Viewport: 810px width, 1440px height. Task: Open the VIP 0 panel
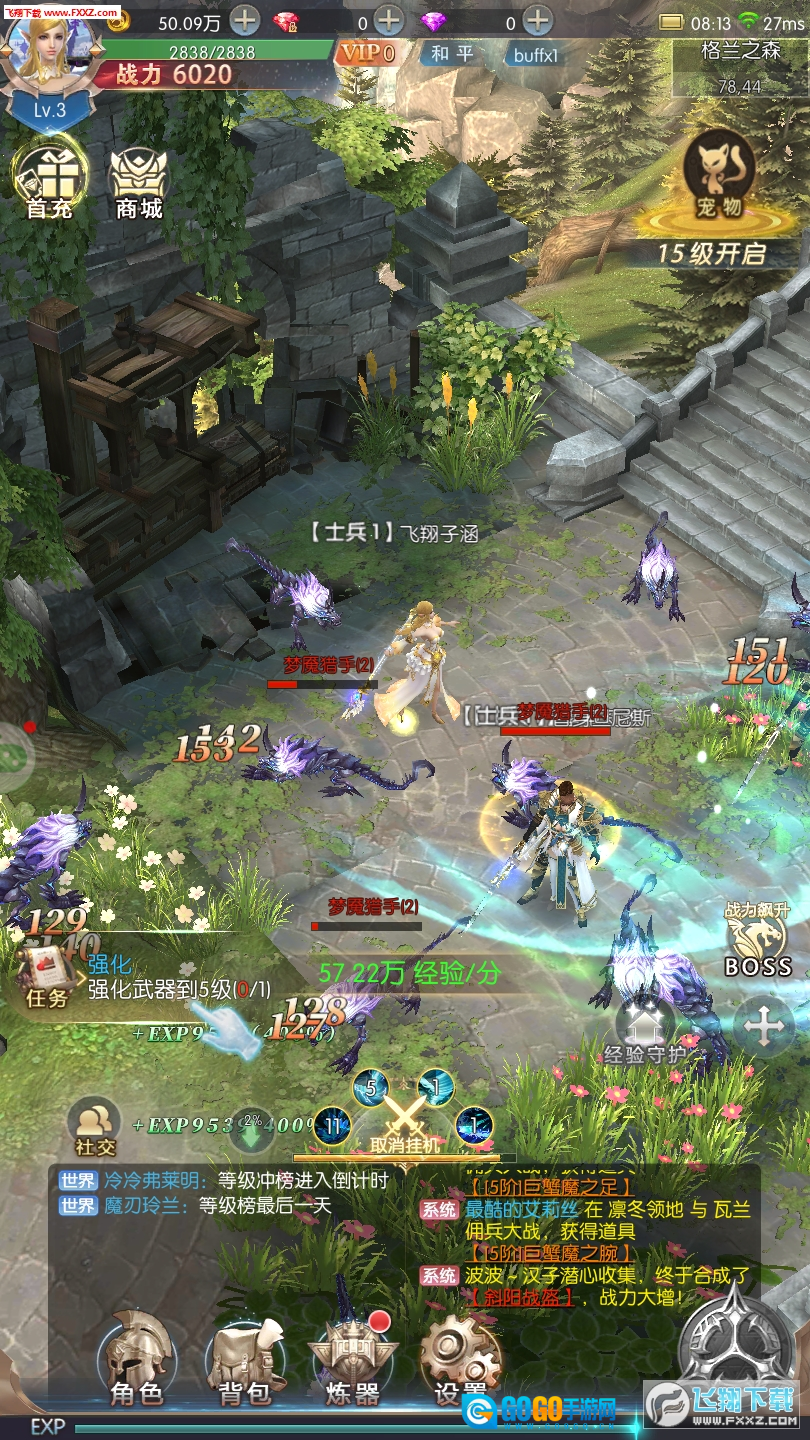pyautogui.click(x=368, y=53)
